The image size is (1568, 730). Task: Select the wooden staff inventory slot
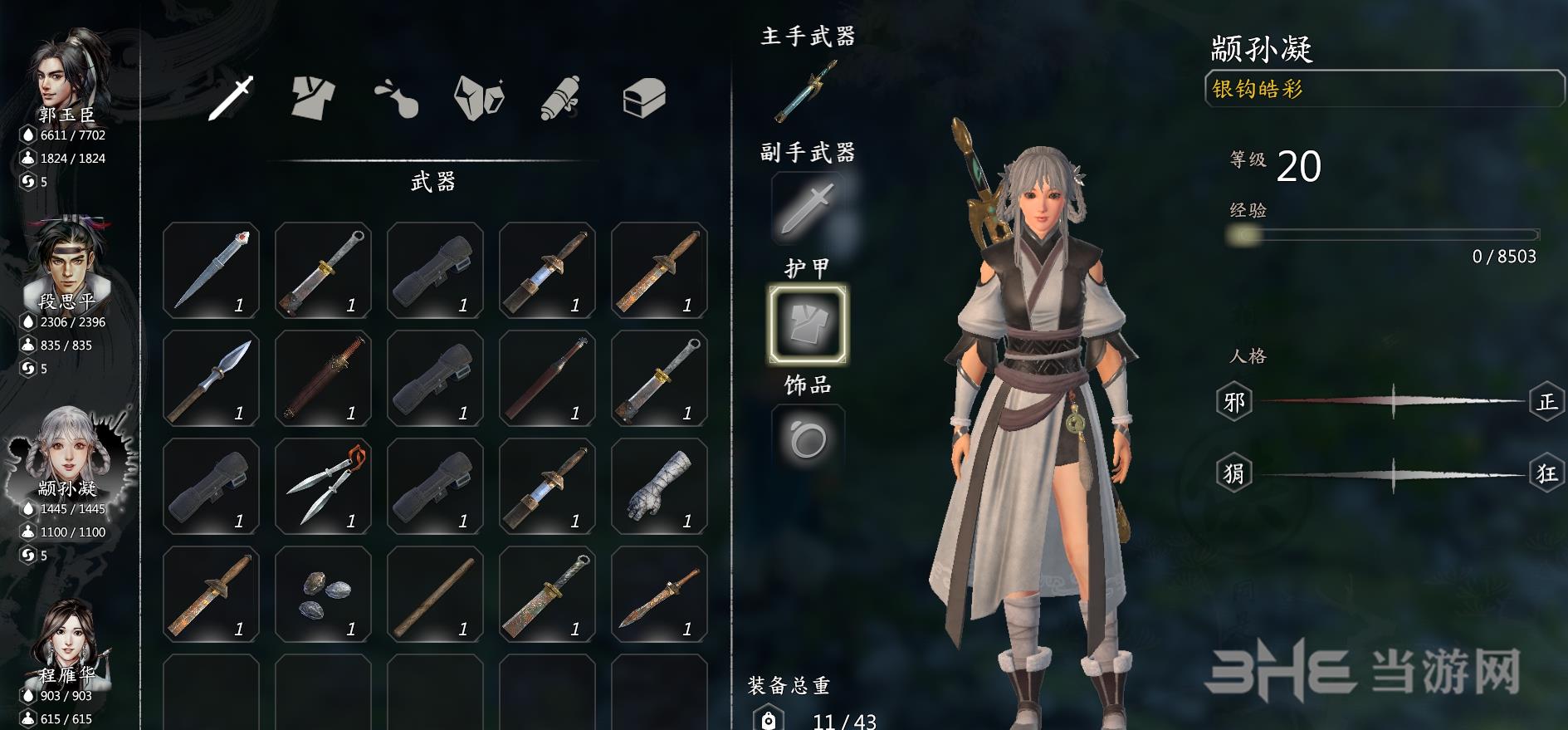click(435, 594)
